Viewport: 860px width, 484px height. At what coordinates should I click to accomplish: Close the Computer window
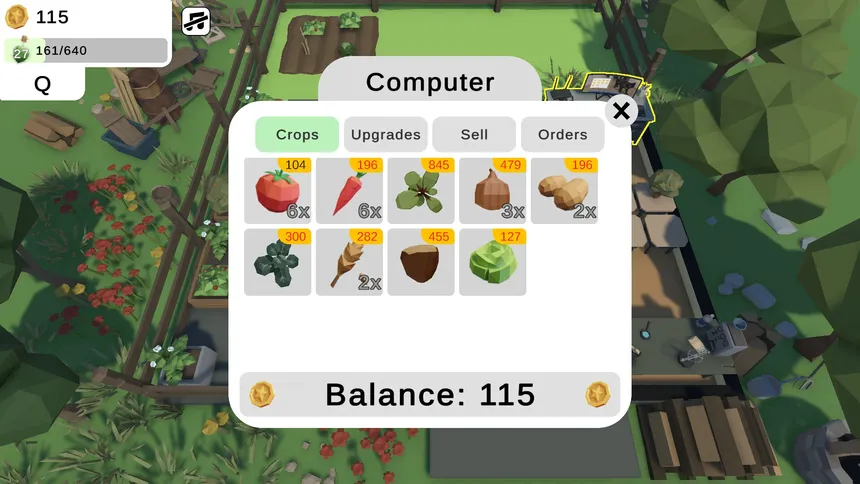click(x=621, y=111)
